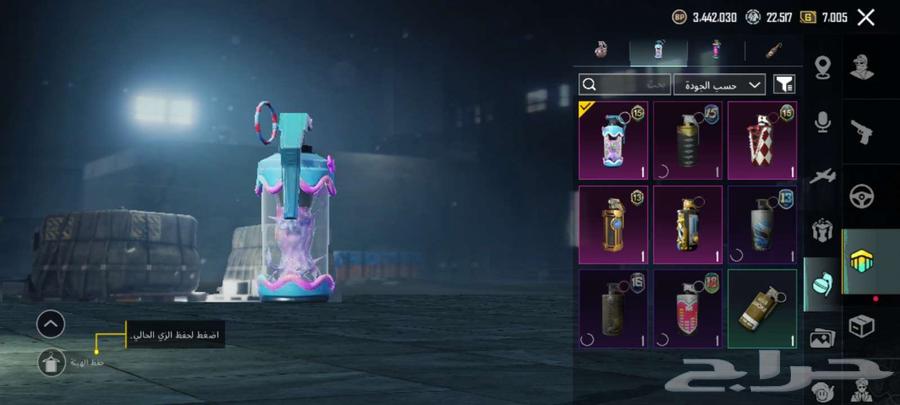Open the character outfit category
This screenshot has width=900, height=405.
[x=861, y=66]
